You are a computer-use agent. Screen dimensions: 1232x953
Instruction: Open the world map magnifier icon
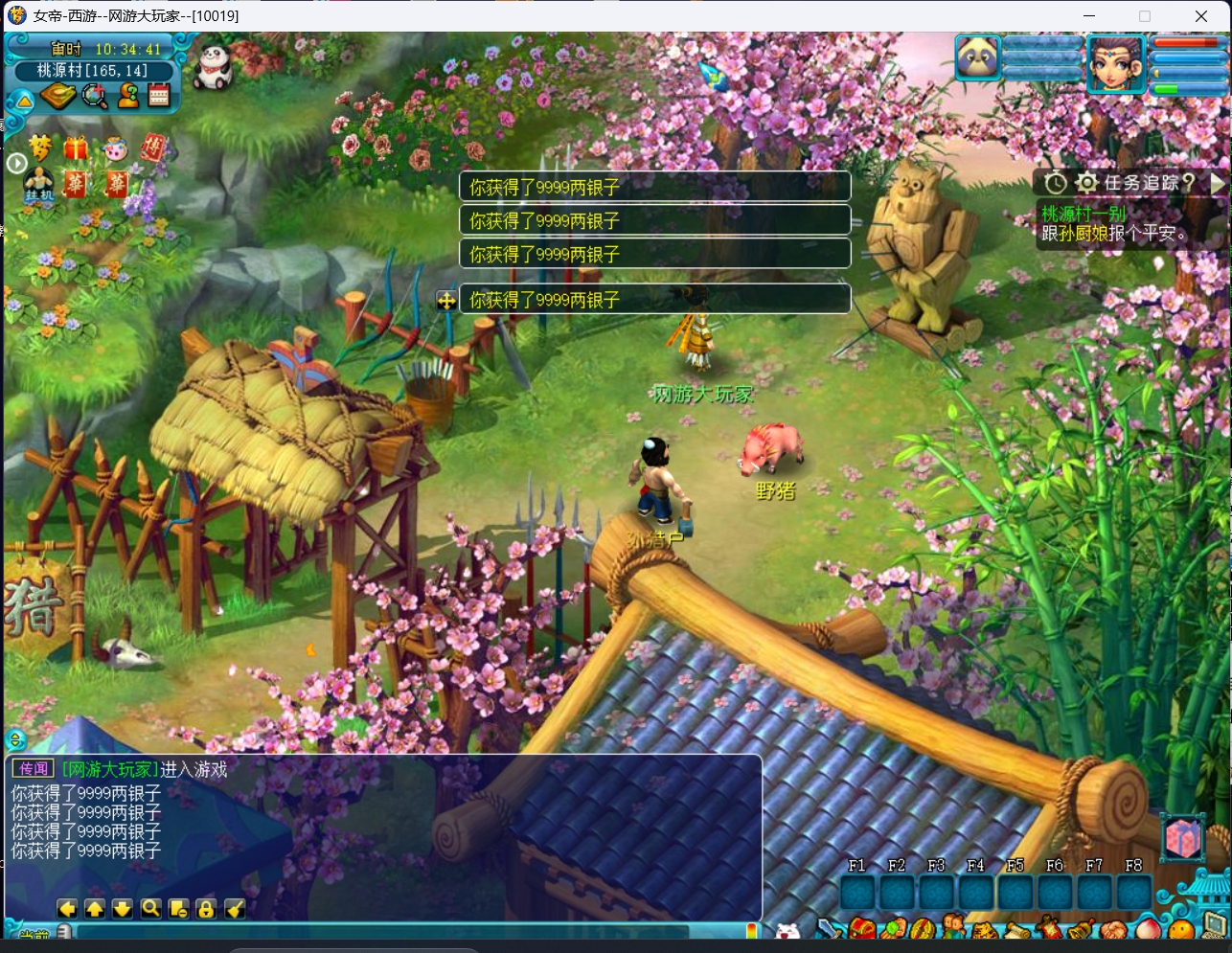(x=94, y=96)
